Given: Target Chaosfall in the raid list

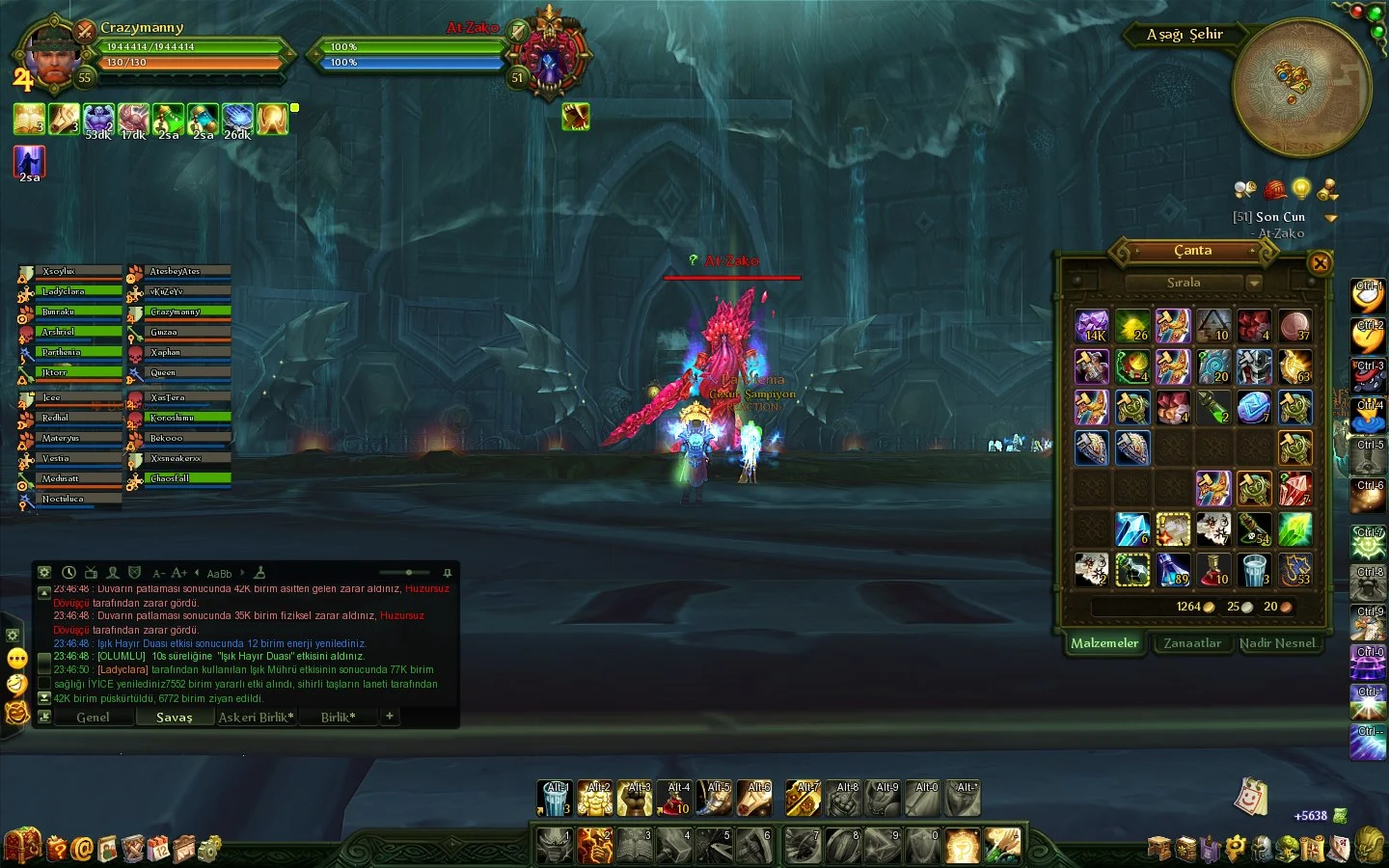Looking at the screenshot, I should [x=188, y=478].
